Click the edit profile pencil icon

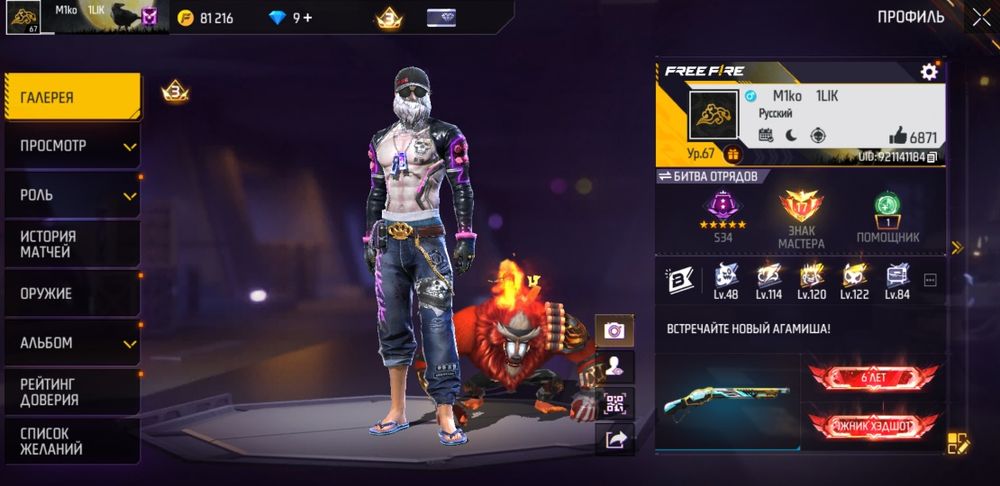click(x=957, y=444)
